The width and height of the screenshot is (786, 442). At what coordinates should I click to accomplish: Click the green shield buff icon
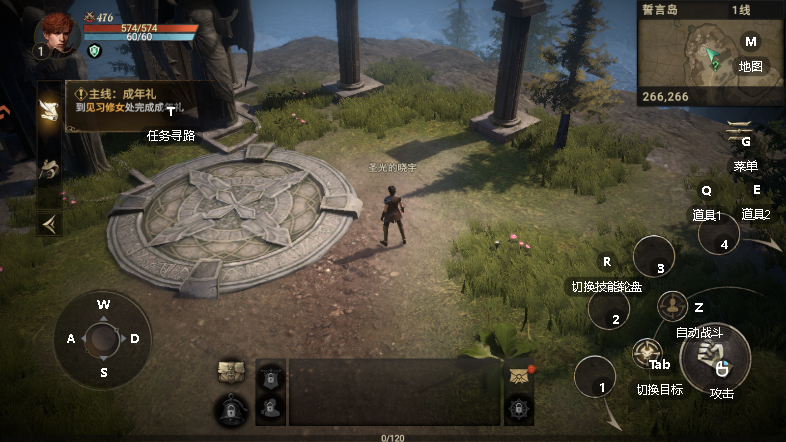click(95, 51)
